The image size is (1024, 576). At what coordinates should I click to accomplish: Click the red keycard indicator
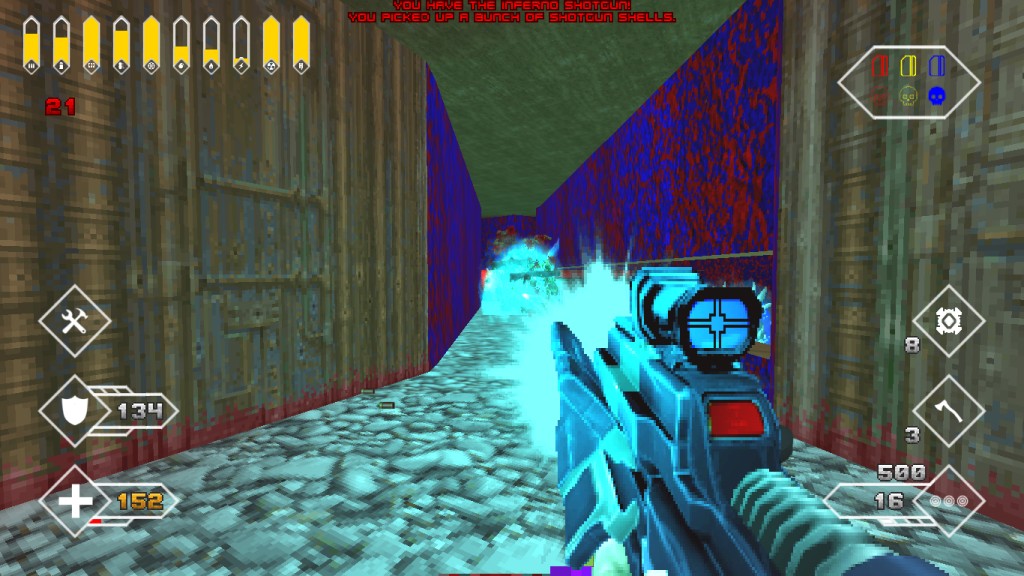point(881,67)
